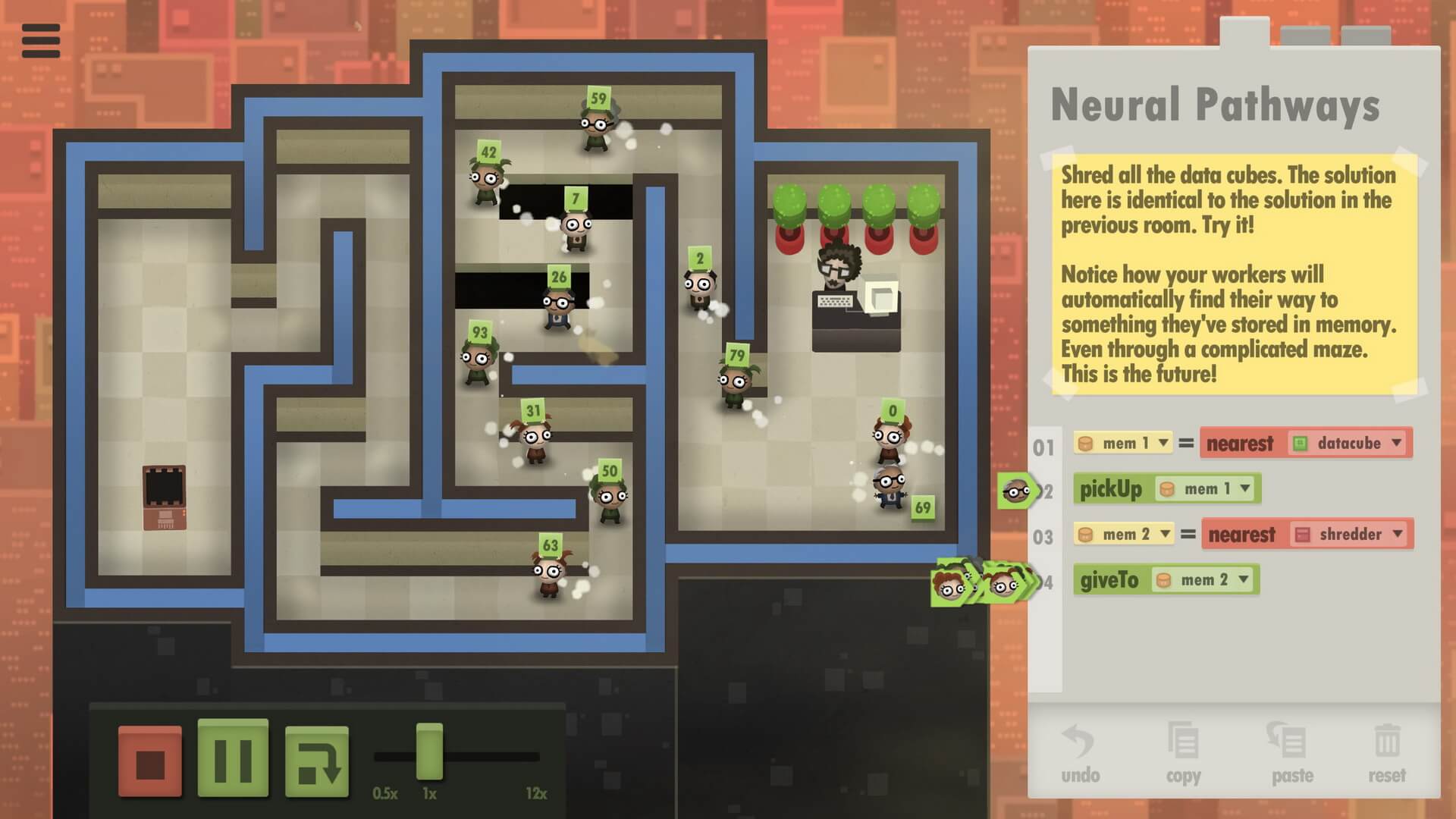Switch to the second program tab
The image size is (1456, 819).
click(x=1305, y=36)
